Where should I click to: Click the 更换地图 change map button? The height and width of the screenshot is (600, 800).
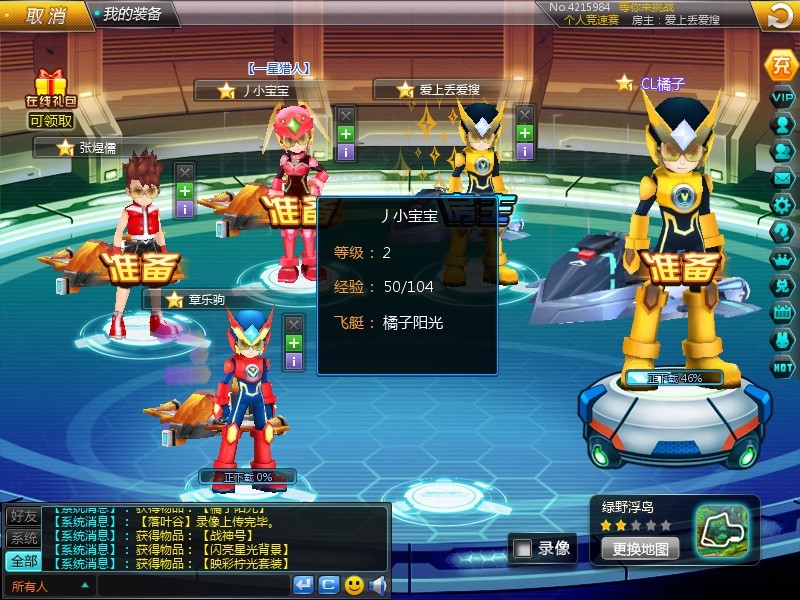[x=640, y=548]
